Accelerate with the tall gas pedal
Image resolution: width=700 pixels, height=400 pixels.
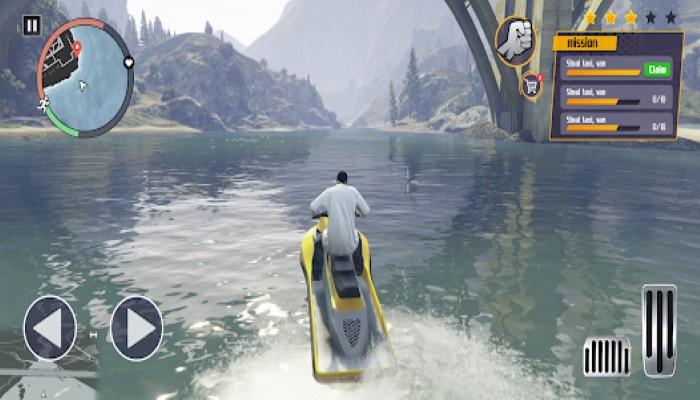659,330
